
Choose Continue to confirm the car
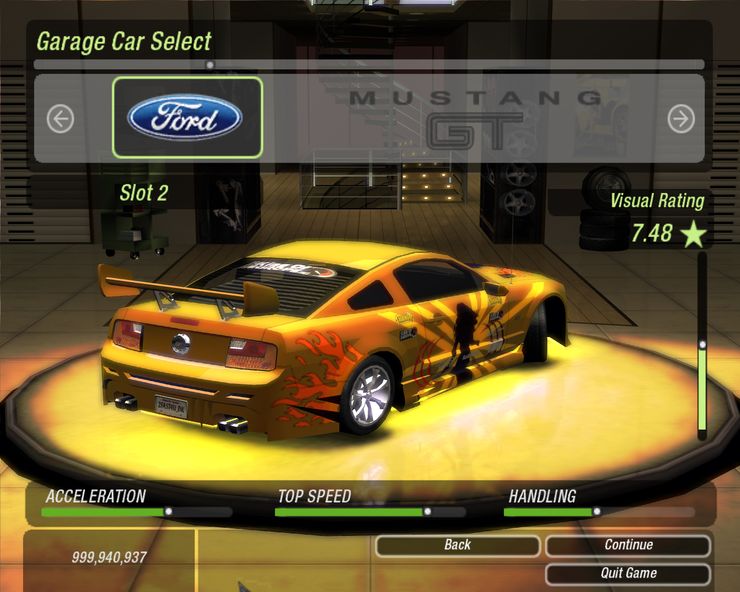(x=628, y=545)
